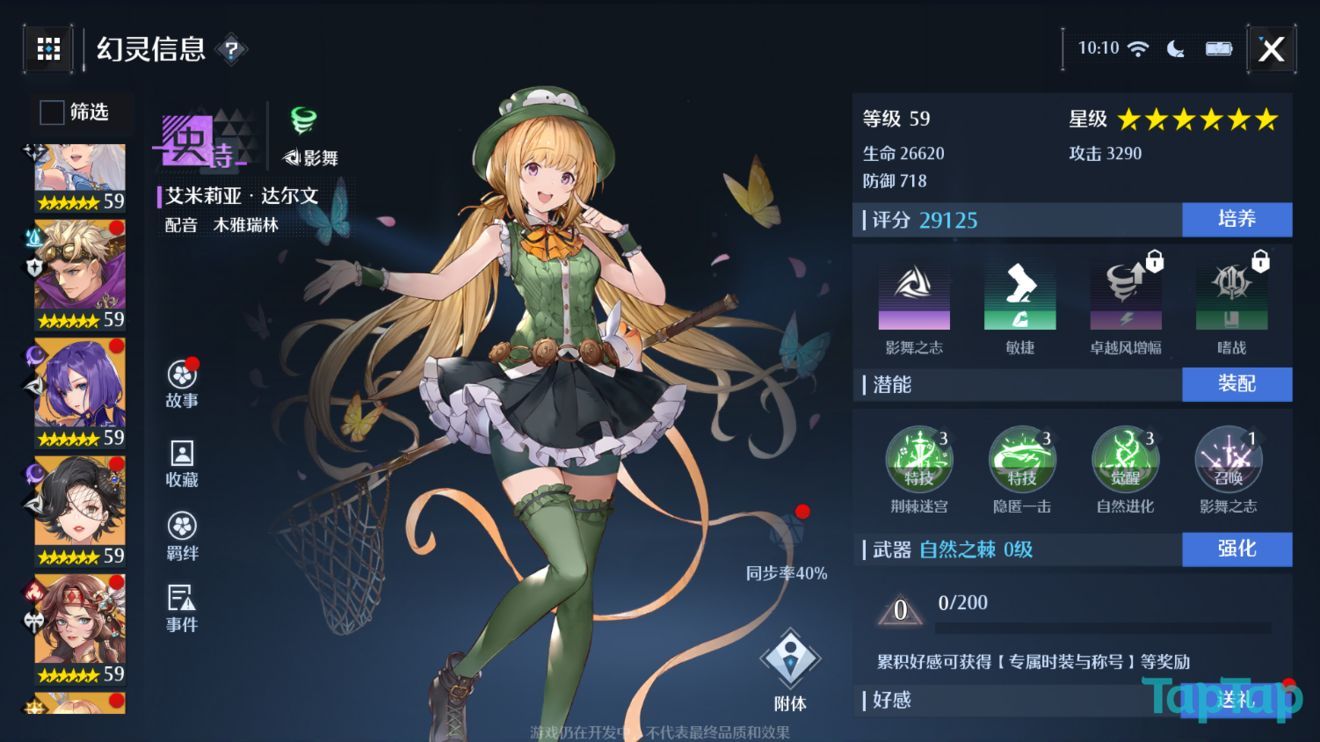Click the 影舞之志 summon skill icon
The image size is (1320, 742).
1228,459
